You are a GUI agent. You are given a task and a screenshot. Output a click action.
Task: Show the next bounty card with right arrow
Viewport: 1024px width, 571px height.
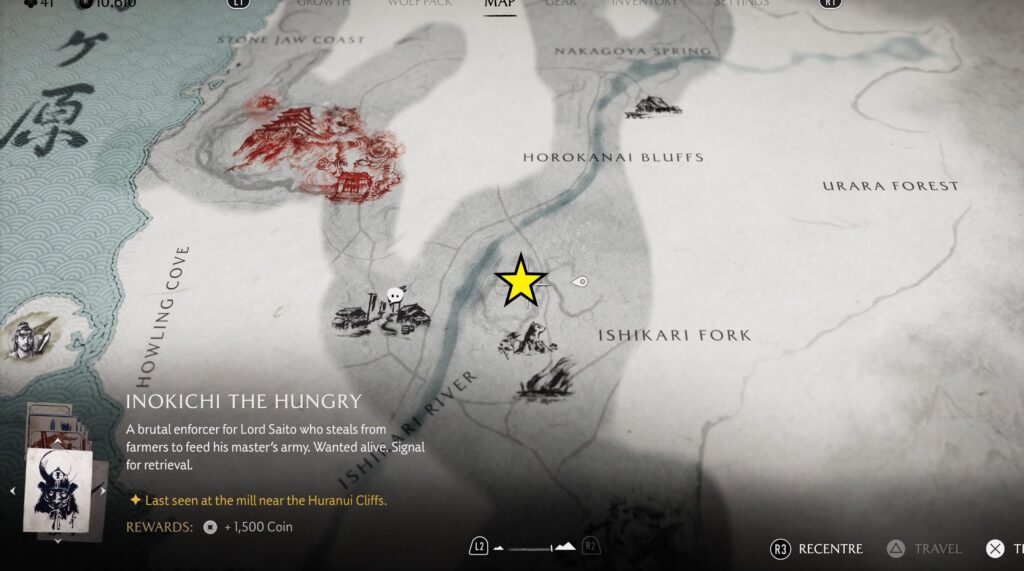tap(103, 490)
